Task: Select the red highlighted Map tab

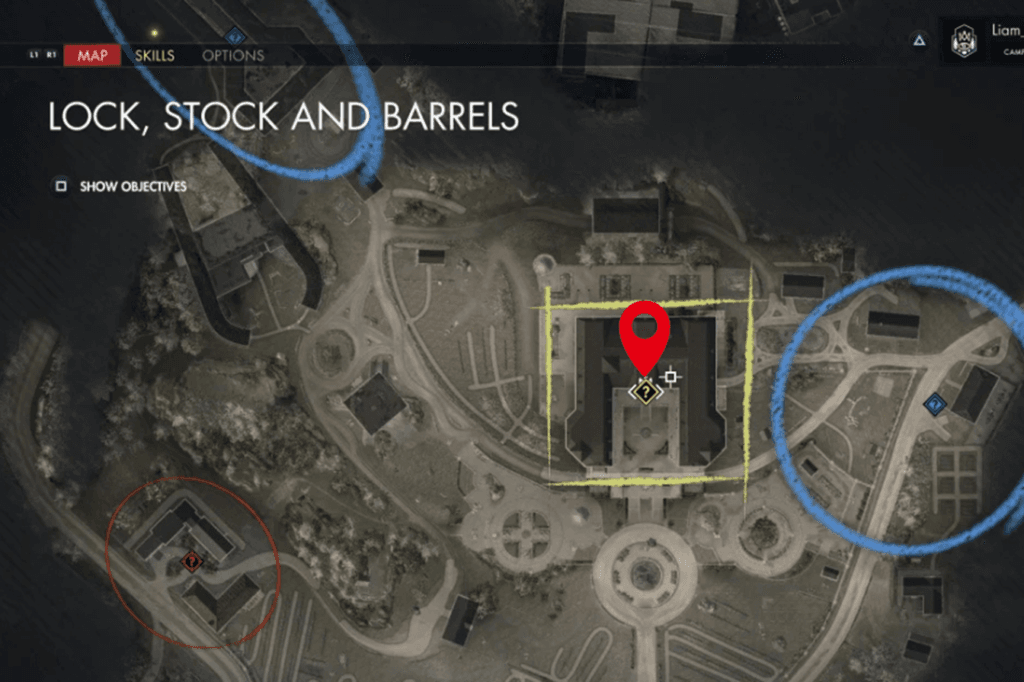Action: [92, 55]
